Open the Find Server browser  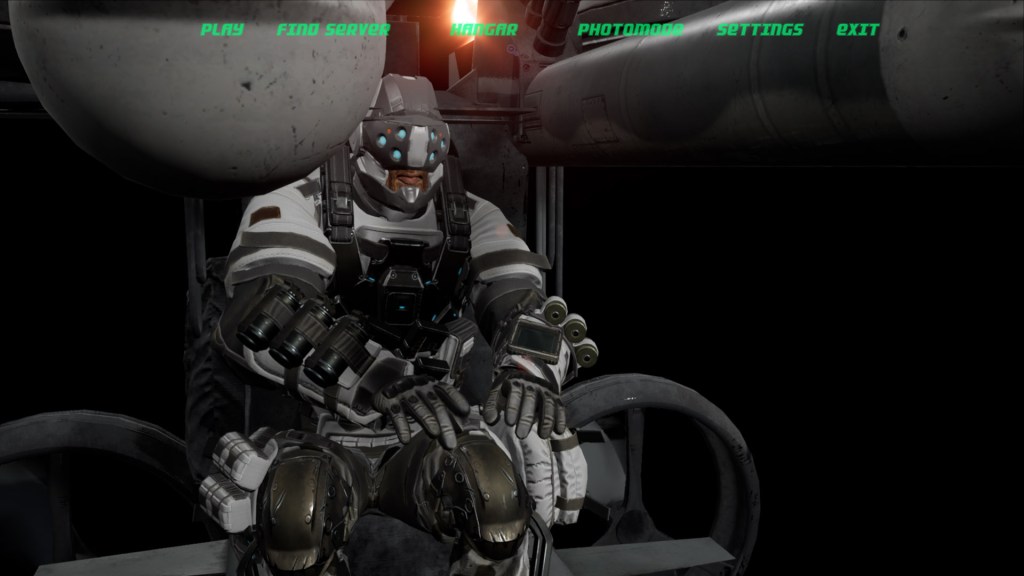(x=333, y=30)
